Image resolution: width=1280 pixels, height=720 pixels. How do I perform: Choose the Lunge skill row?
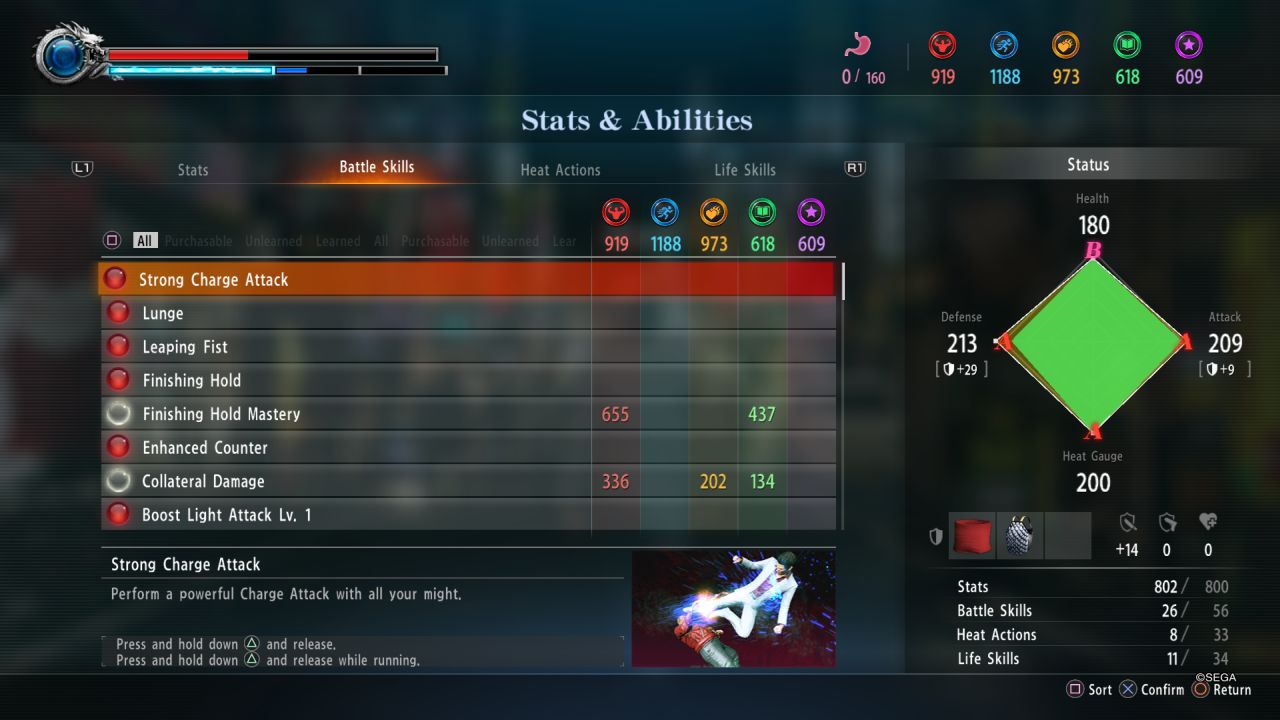click(163, 314)
